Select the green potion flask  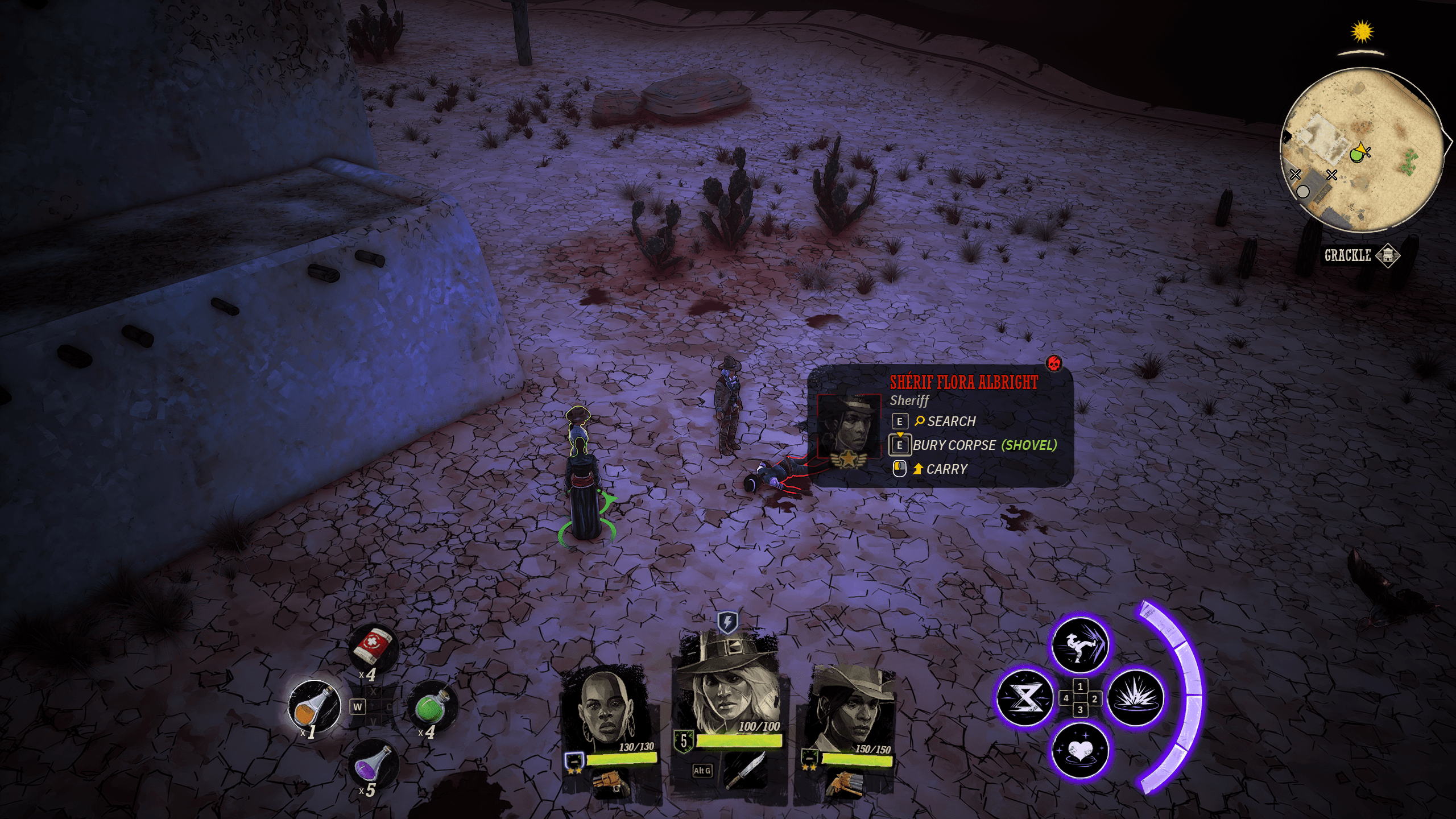[431, 706]
